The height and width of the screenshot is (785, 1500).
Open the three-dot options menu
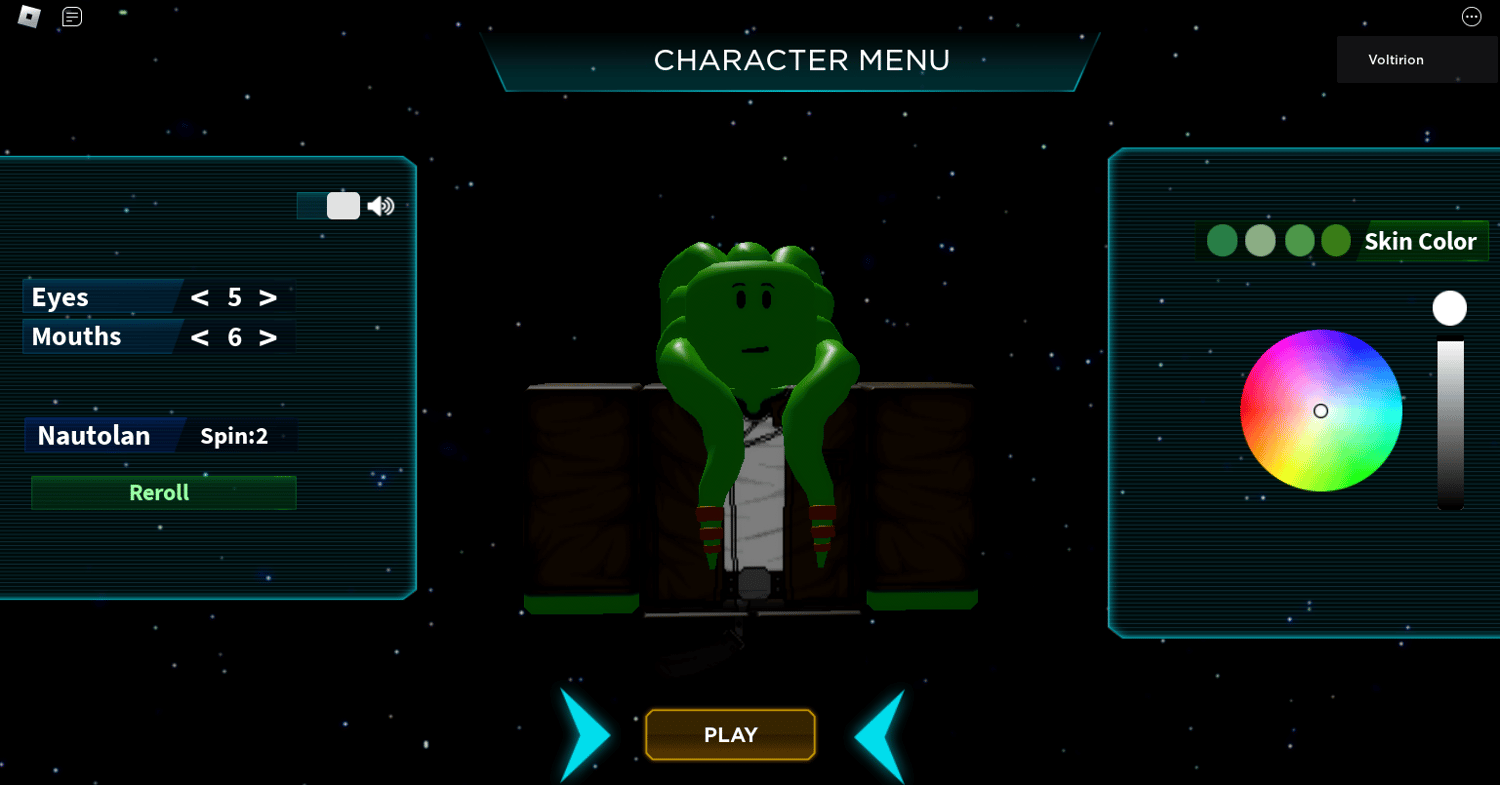tap(1471, 16)
